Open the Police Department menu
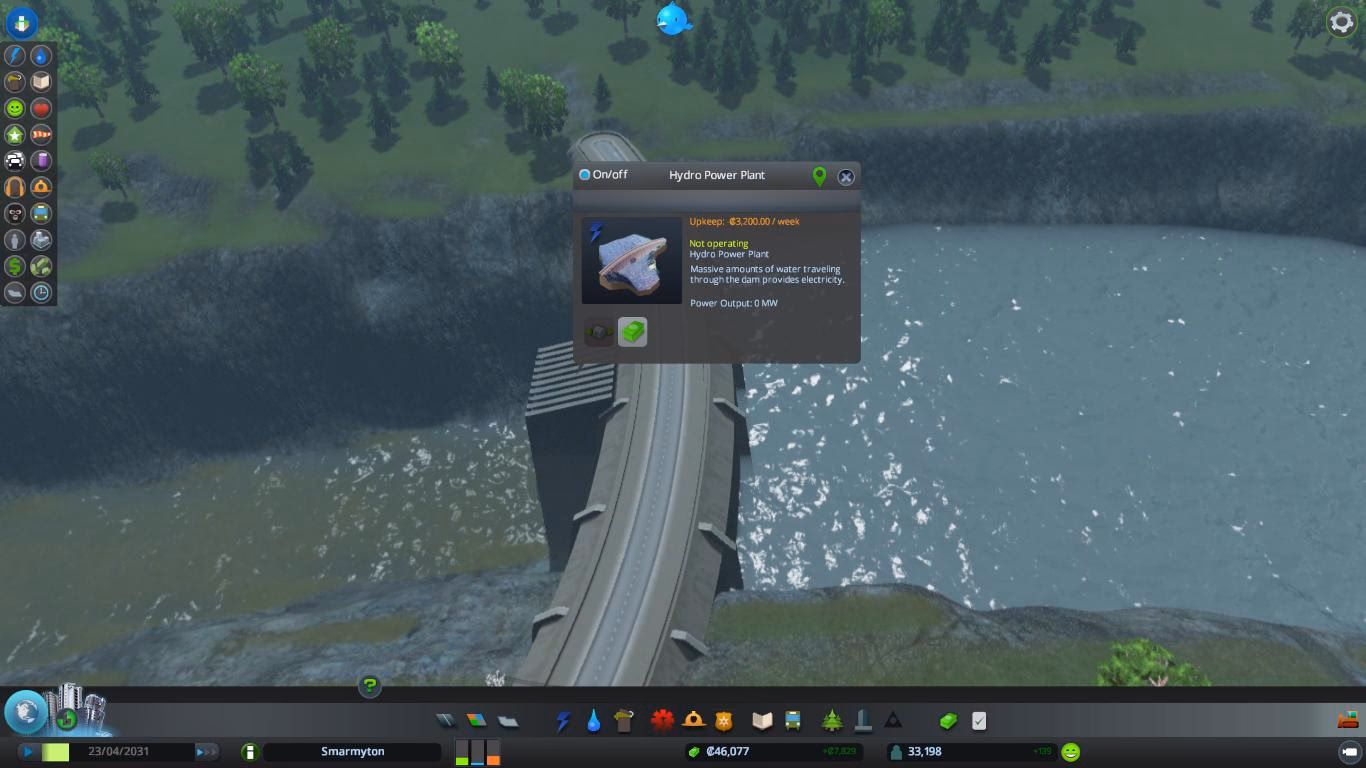The height and width of the screenshot is (768, 1366). pos(722,719)
